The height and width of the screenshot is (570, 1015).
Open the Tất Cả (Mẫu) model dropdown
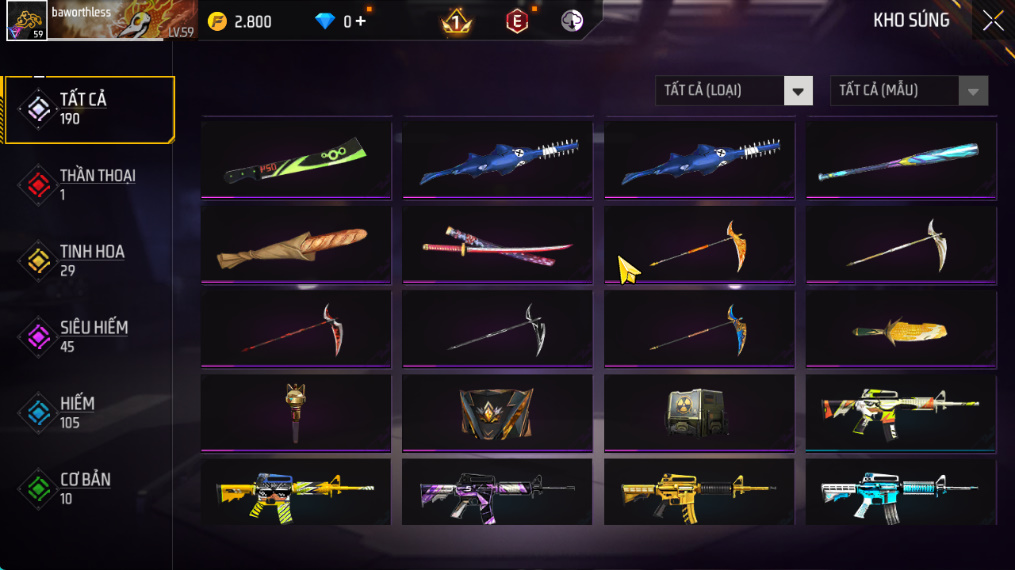point(909,91)
